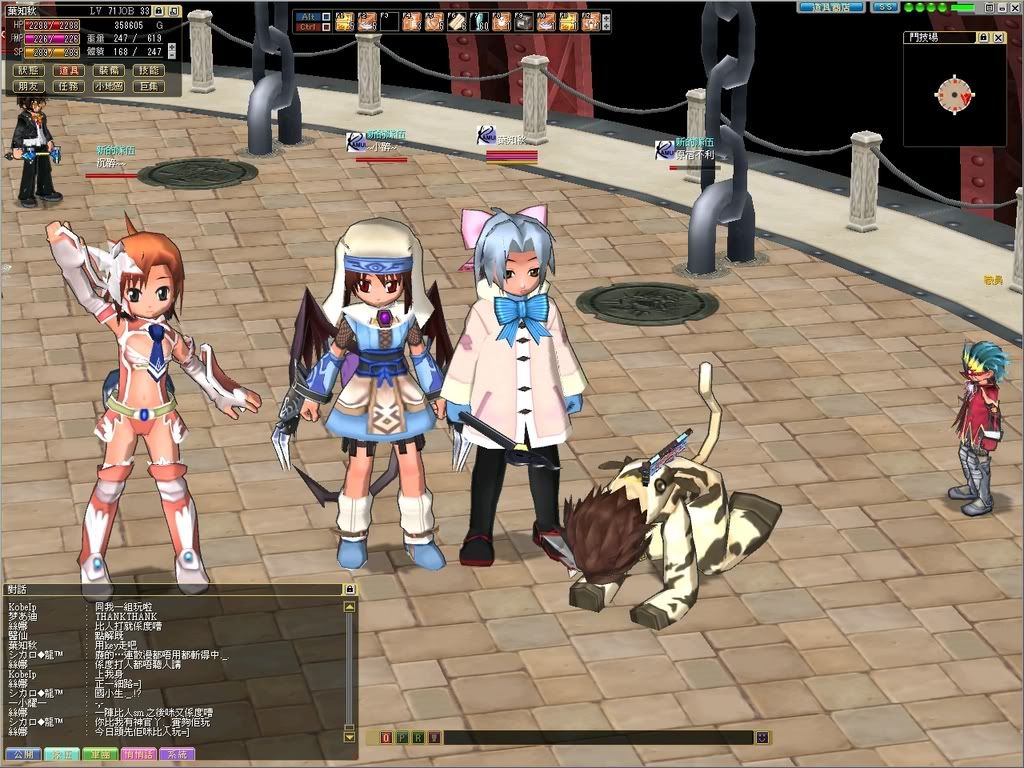Switch to the 公開 public chat tab
The image size is (1024, 768).
tap(23, 754)
